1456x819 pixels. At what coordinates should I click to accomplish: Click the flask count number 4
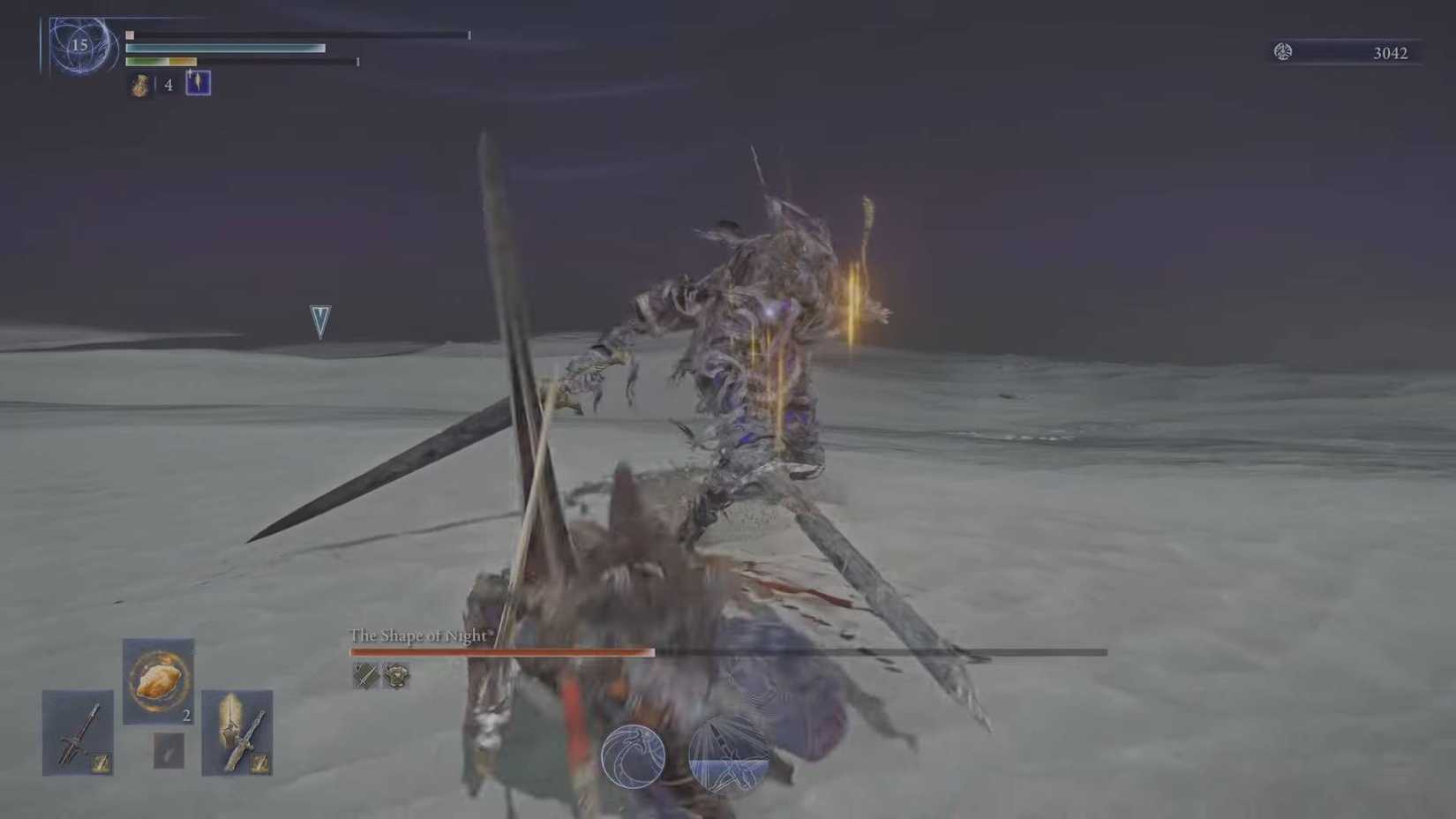tap(168, 86)
